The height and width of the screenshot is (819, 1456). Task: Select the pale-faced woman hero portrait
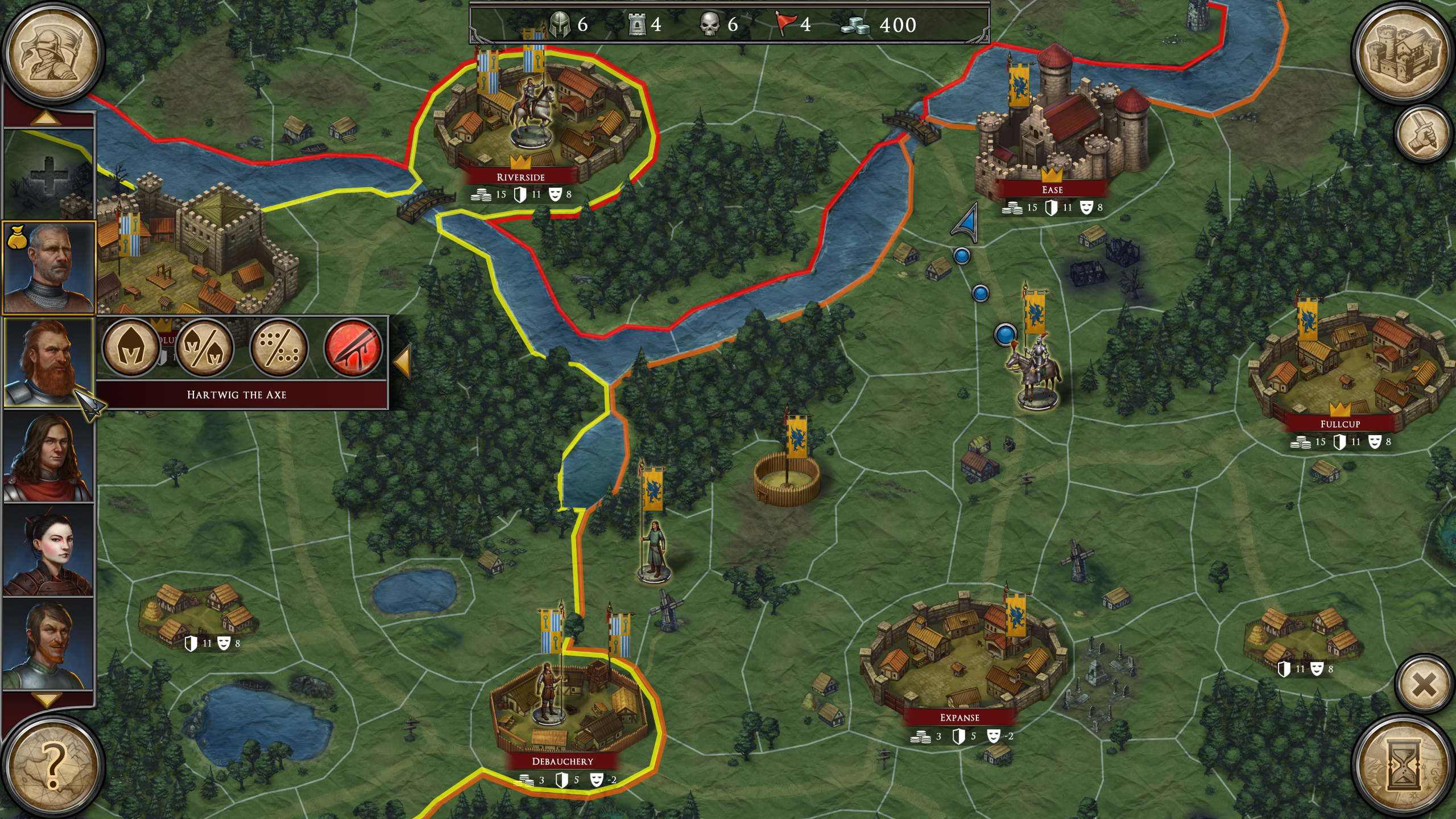click(x=49, y=550)
